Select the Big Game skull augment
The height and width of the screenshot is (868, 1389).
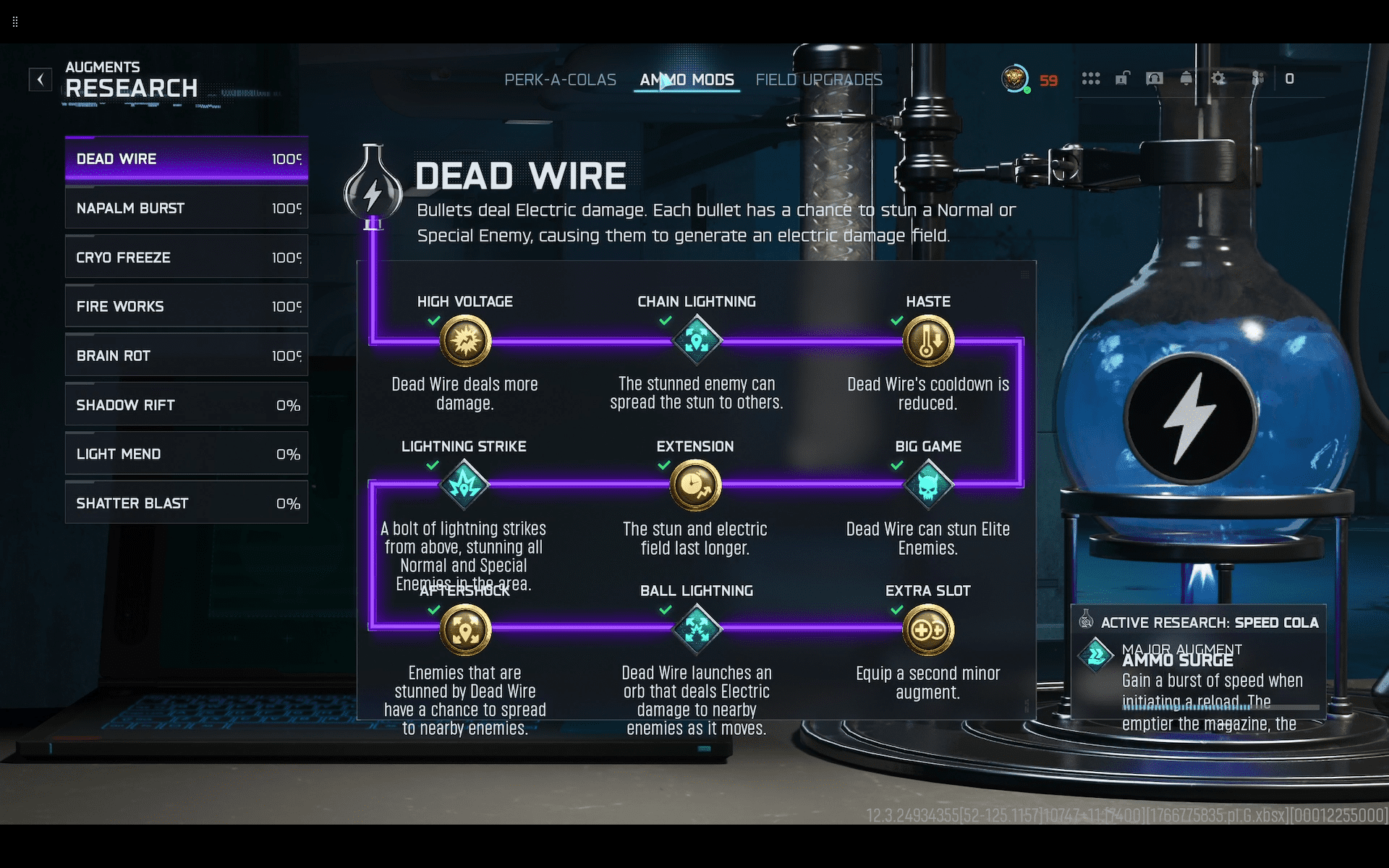[928, 485]
